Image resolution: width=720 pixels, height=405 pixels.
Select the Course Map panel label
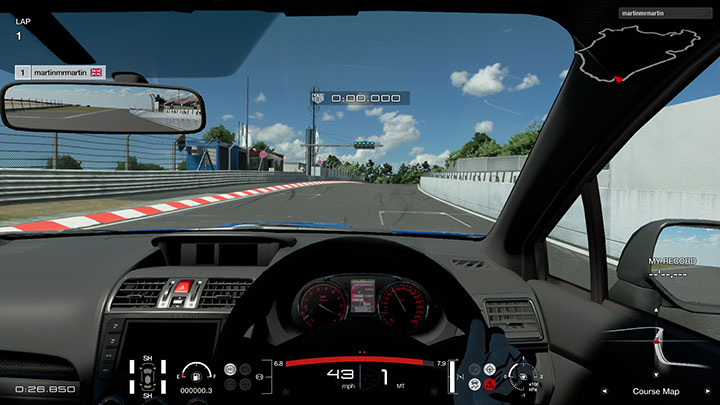point(655,390)
